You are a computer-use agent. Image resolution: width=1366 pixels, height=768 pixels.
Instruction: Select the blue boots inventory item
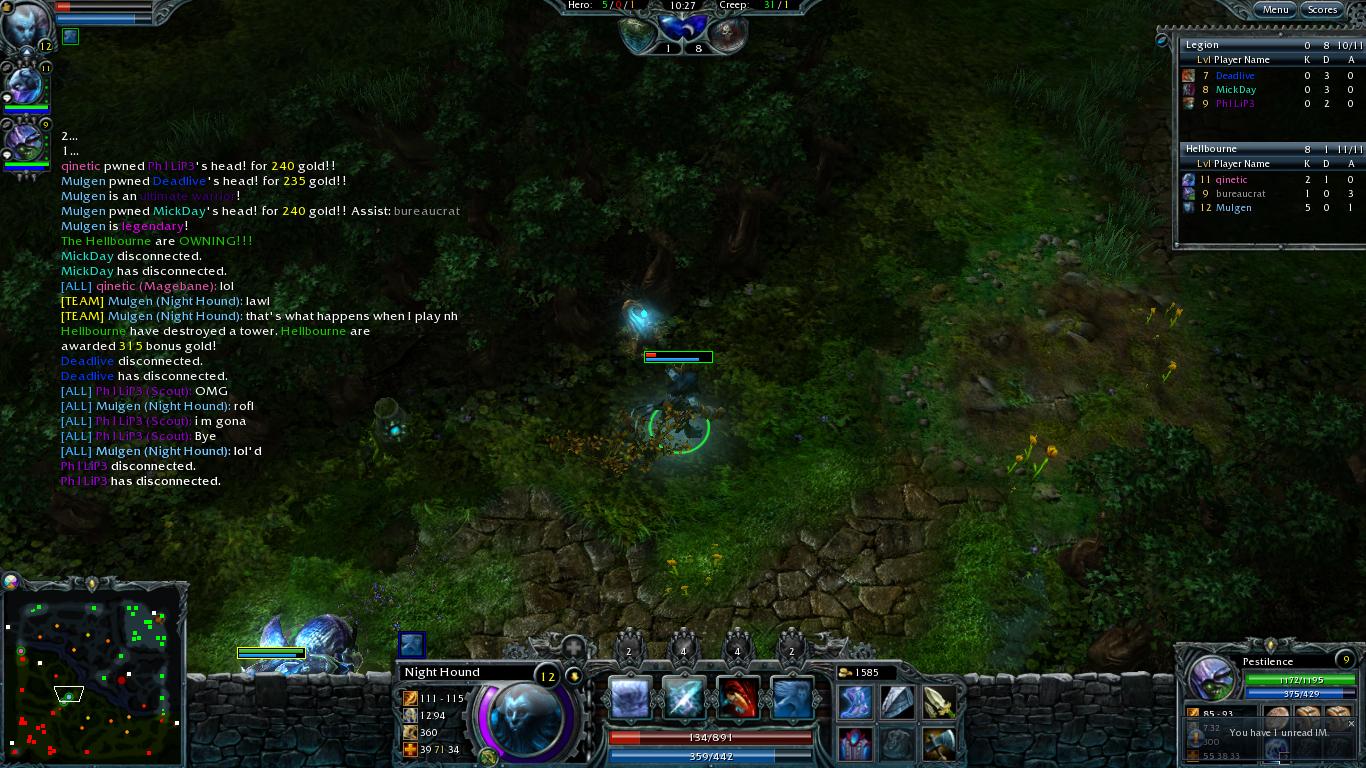(x=855, y=702)
